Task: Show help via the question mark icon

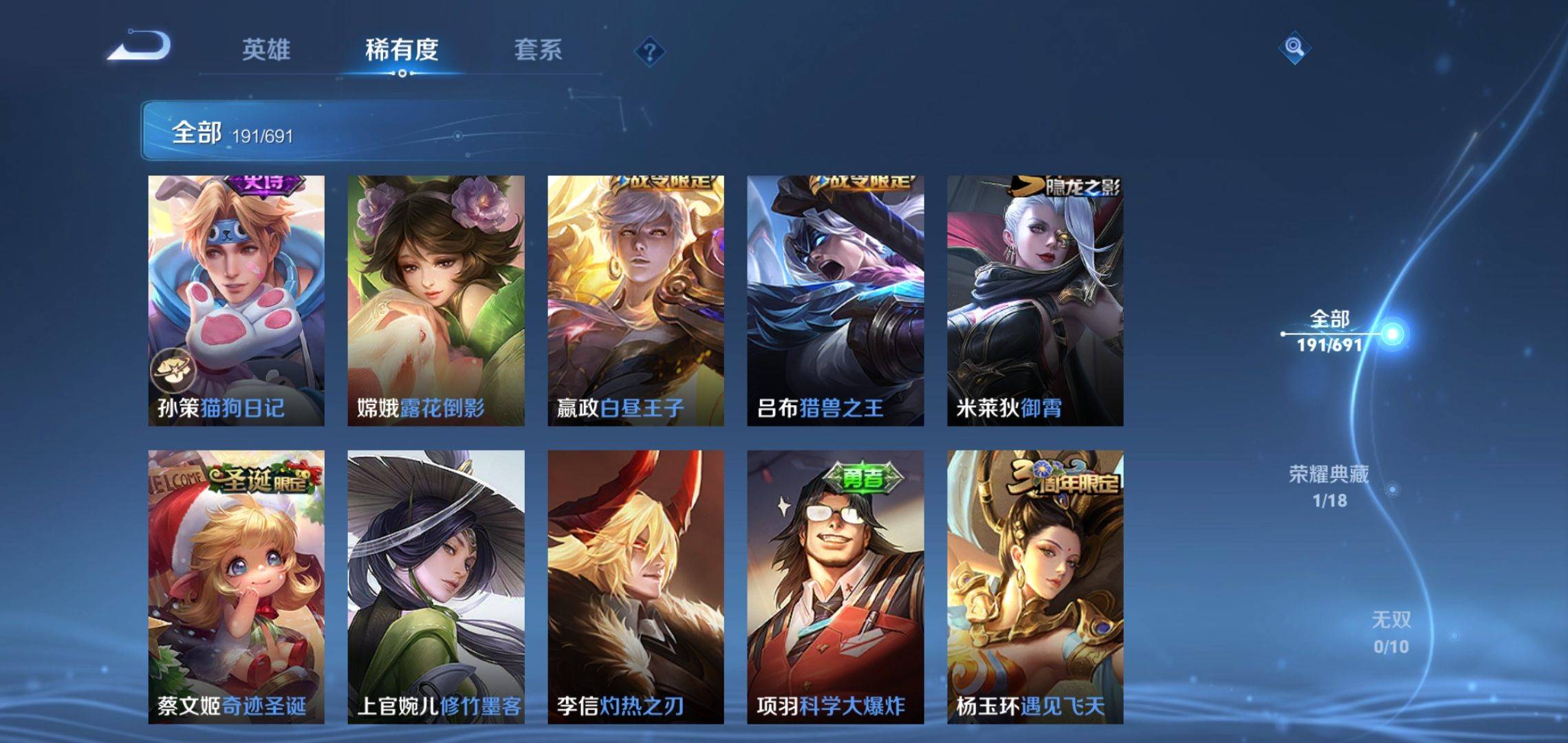Action: pos(649,52)
